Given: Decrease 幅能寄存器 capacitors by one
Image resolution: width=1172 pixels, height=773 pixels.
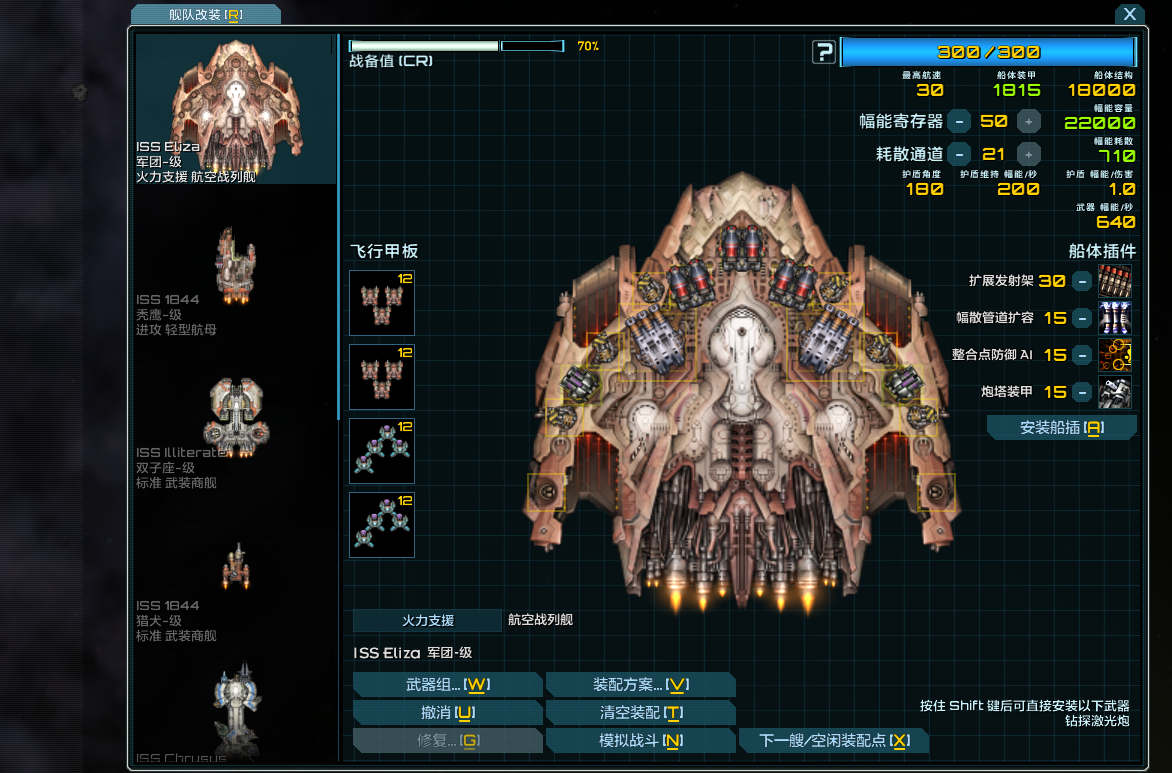Looking at the screenshot, I should coord(959,122).
